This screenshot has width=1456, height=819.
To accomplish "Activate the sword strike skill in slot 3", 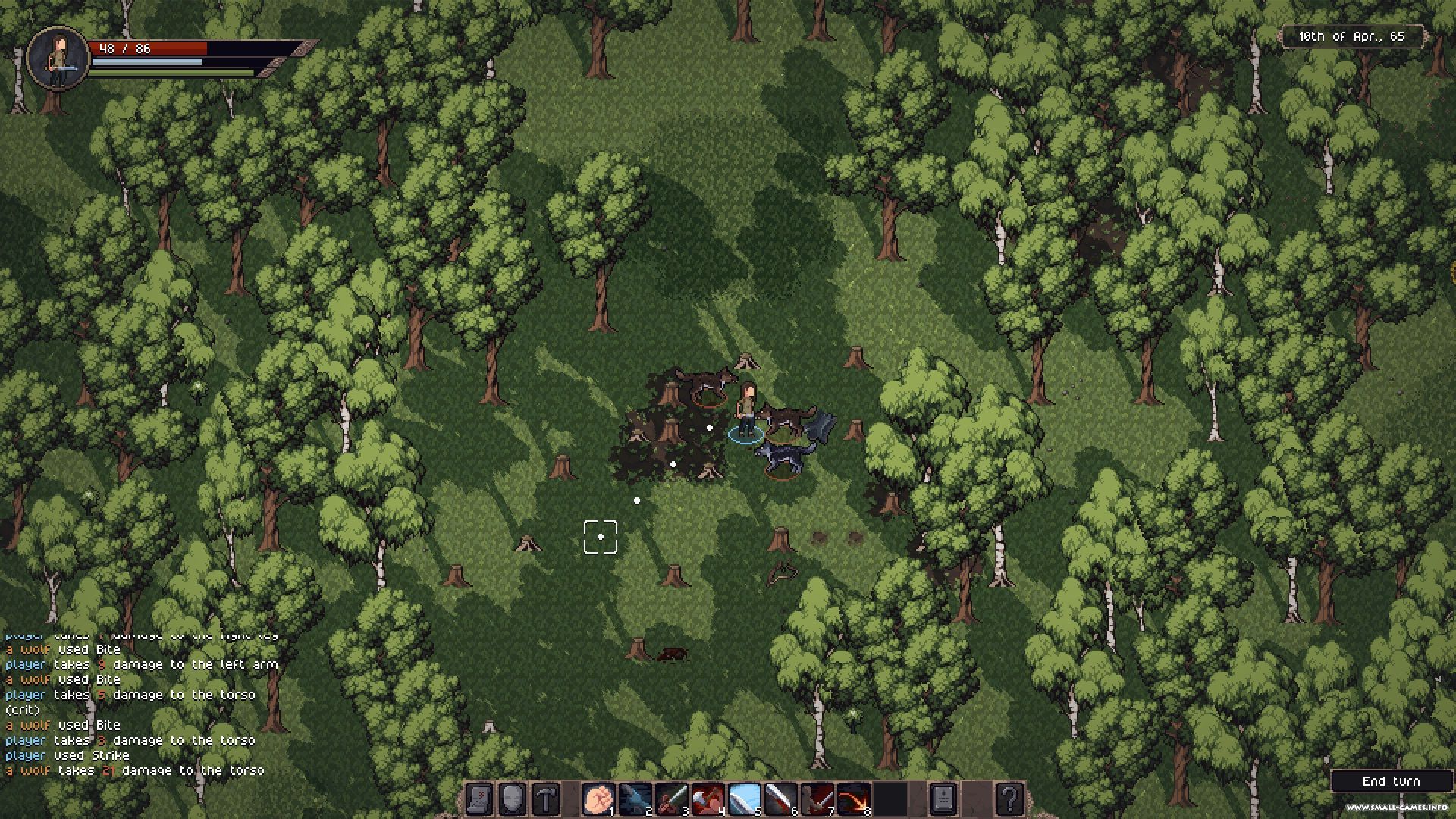I will coord(670,799).
